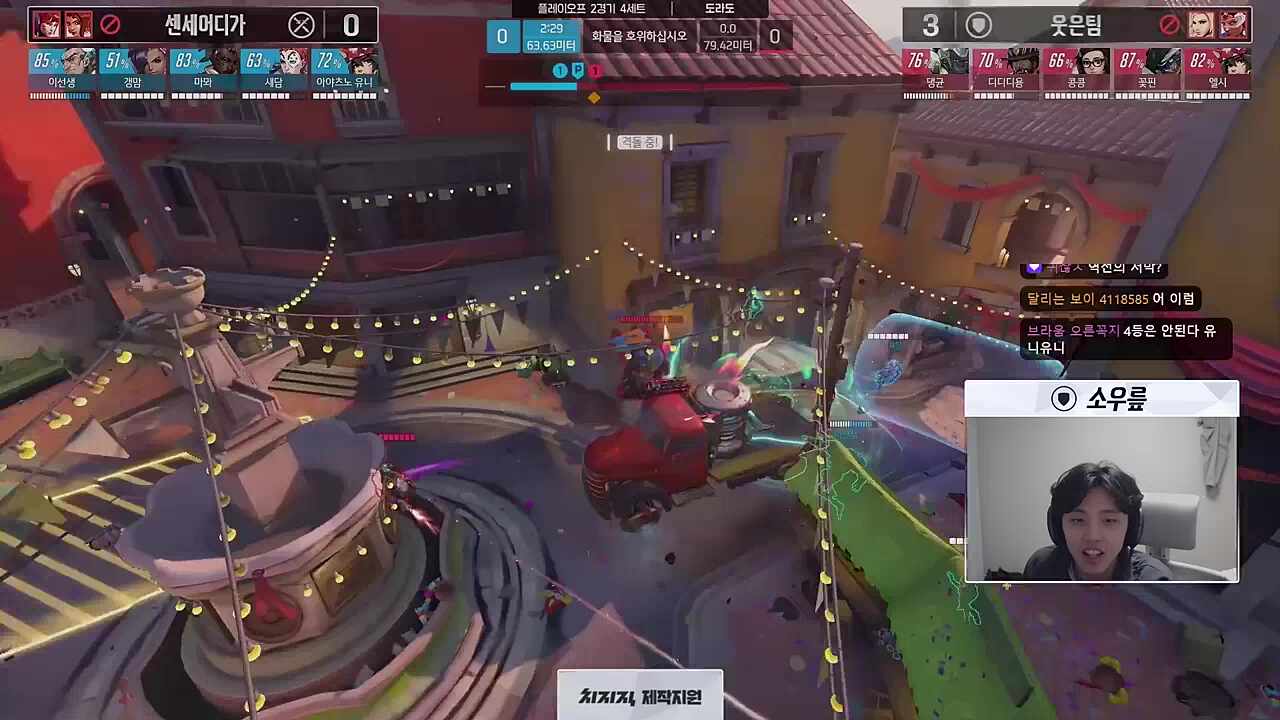Select player 갱맘's portrait card
The width and height of the screenshot is (1280, 720).
132,69
